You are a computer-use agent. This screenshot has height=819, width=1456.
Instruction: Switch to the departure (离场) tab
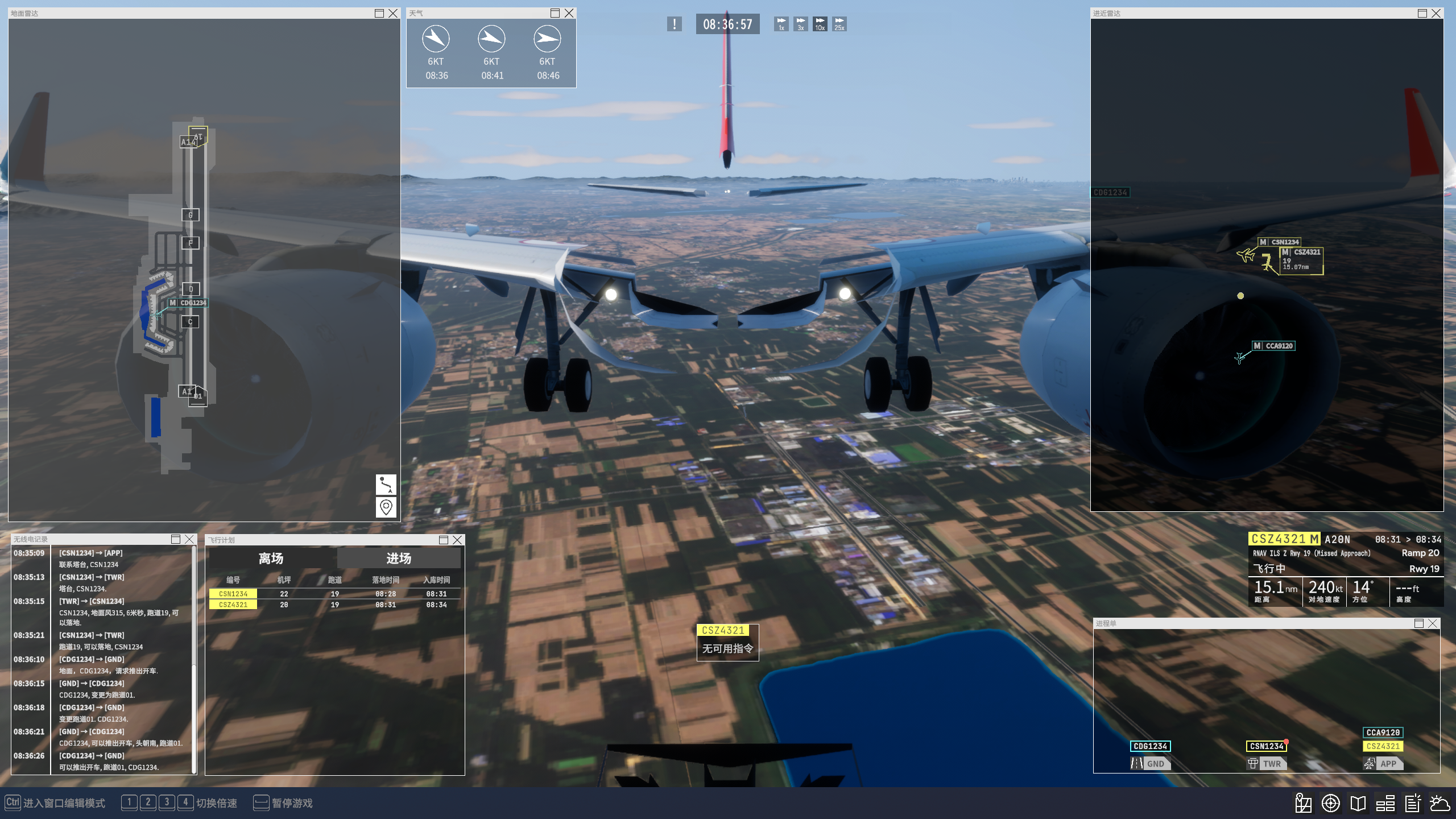tap(271, 559)
